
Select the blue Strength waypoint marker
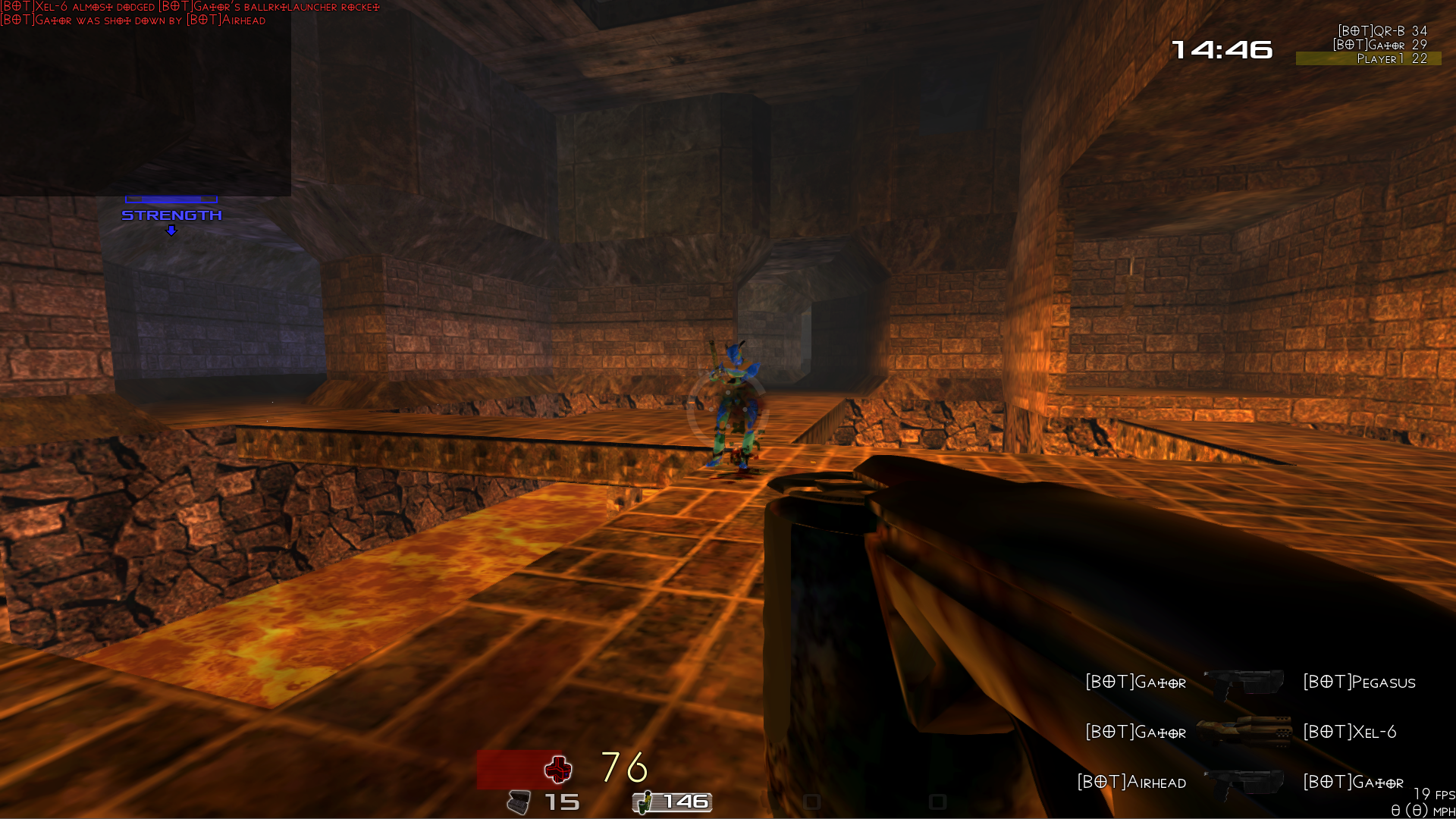point(171,216)
